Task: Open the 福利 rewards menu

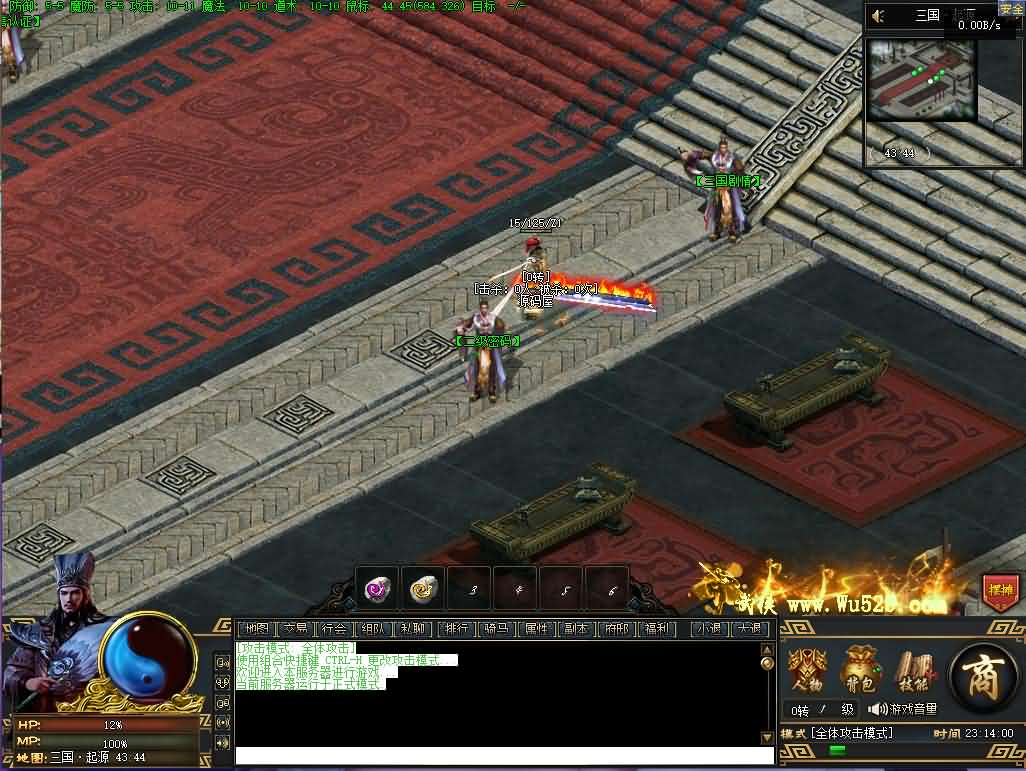Action: click(656, 629)
